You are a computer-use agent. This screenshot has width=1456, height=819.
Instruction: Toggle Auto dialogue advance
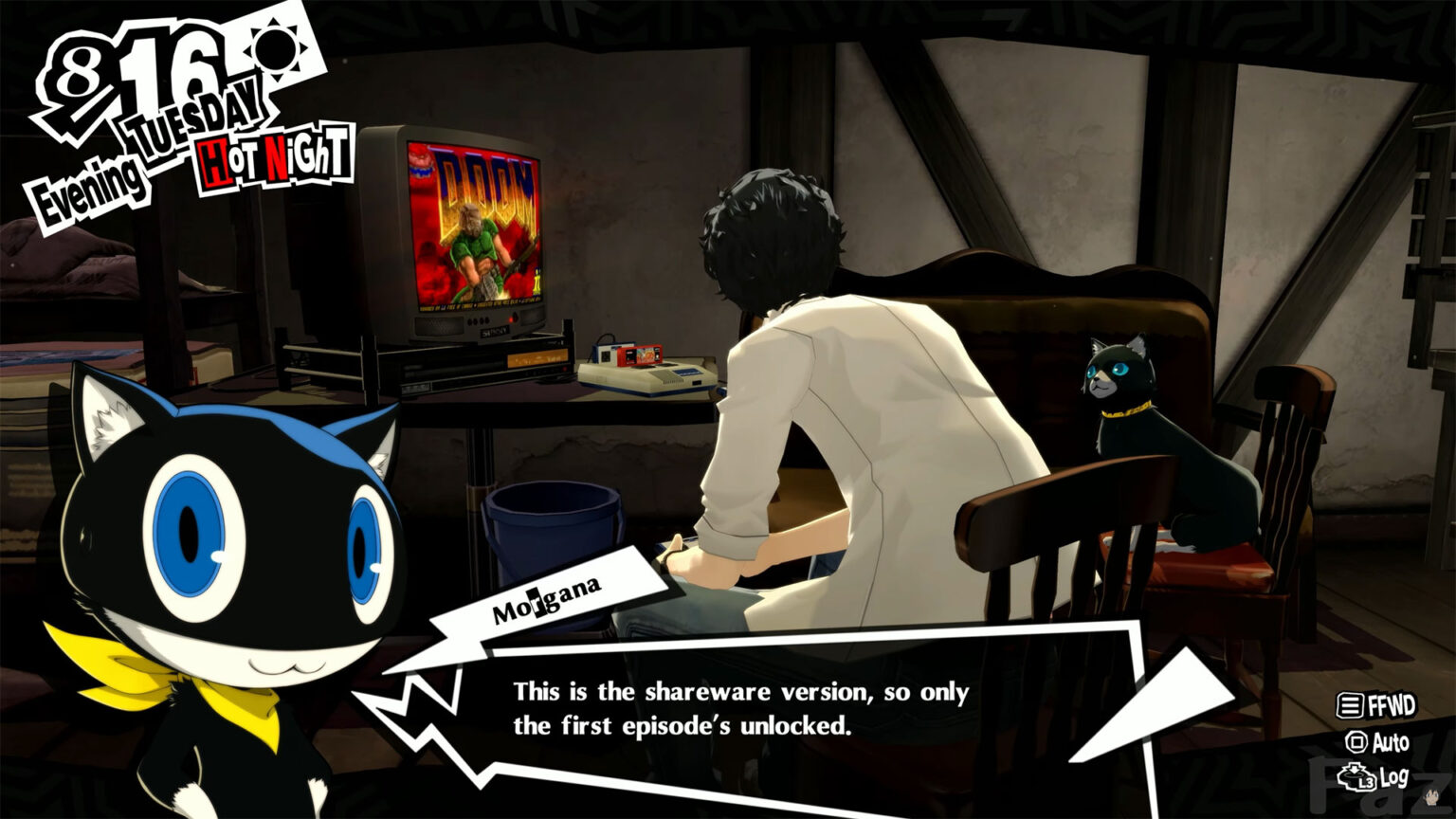pos(1377,742)
